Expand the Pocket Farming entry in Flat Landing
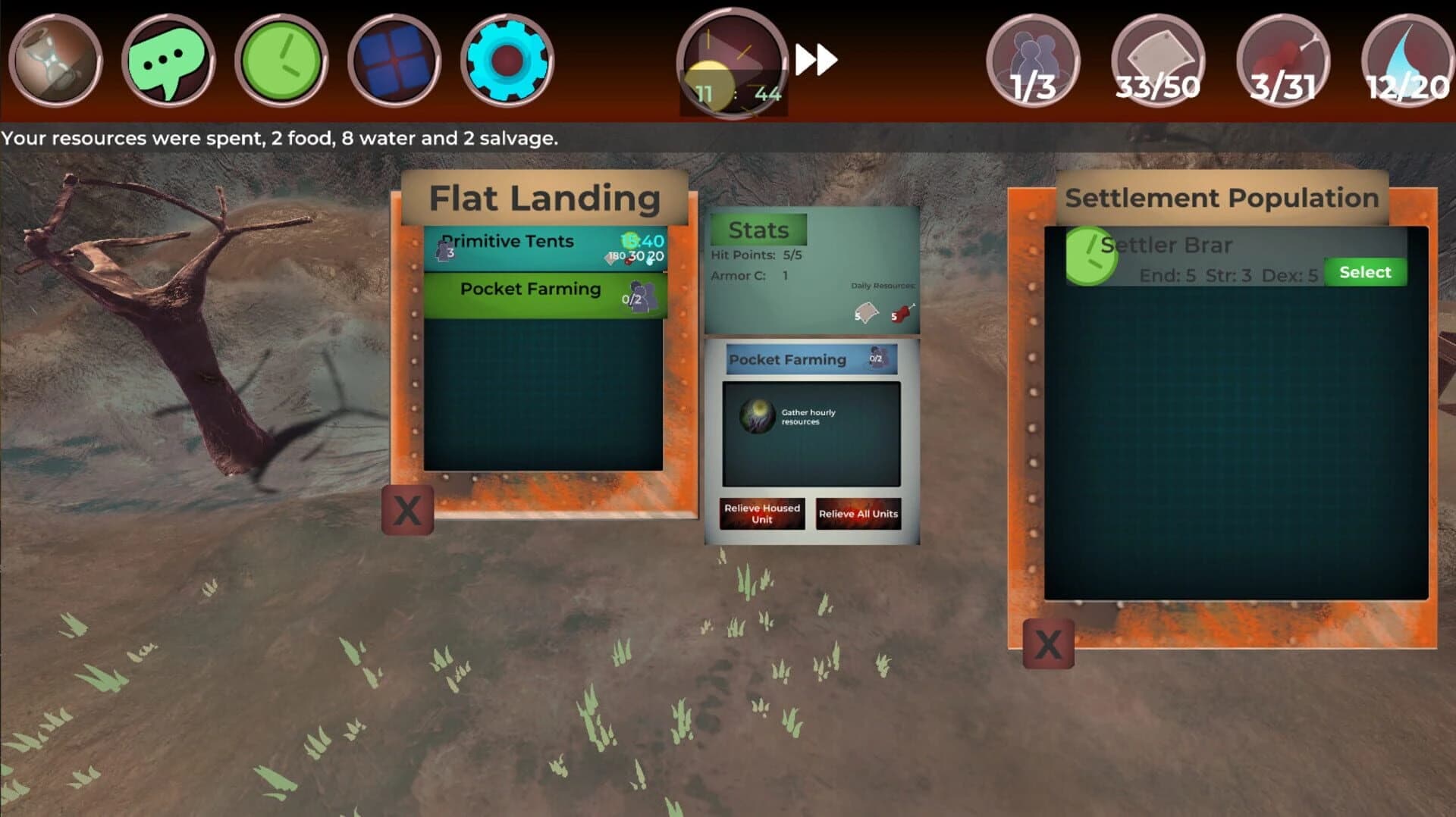Screen dimensions: 1456x817 click(531, 290)
